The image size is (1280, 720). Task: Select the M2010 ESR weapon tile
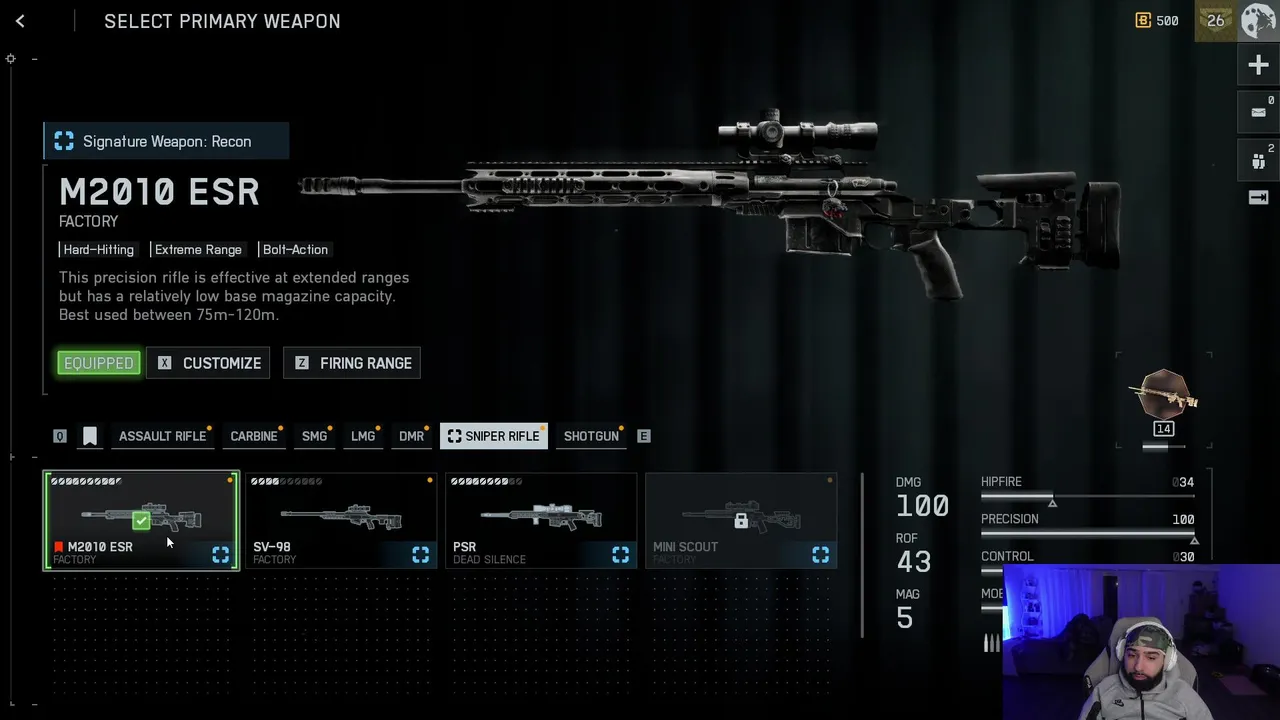(x=141, y=520)
